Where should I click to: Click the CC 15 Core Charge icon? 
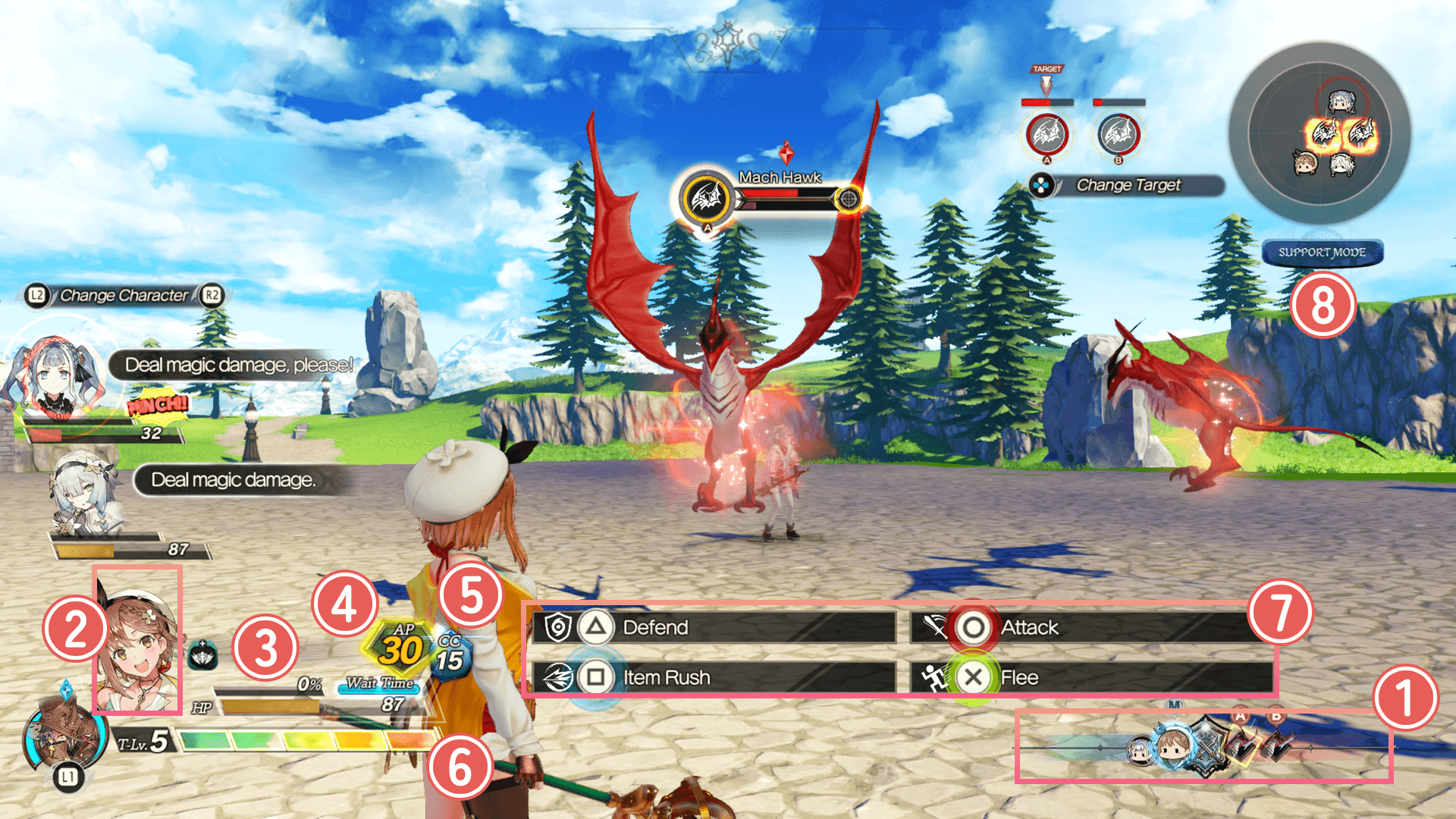(450, 656)
